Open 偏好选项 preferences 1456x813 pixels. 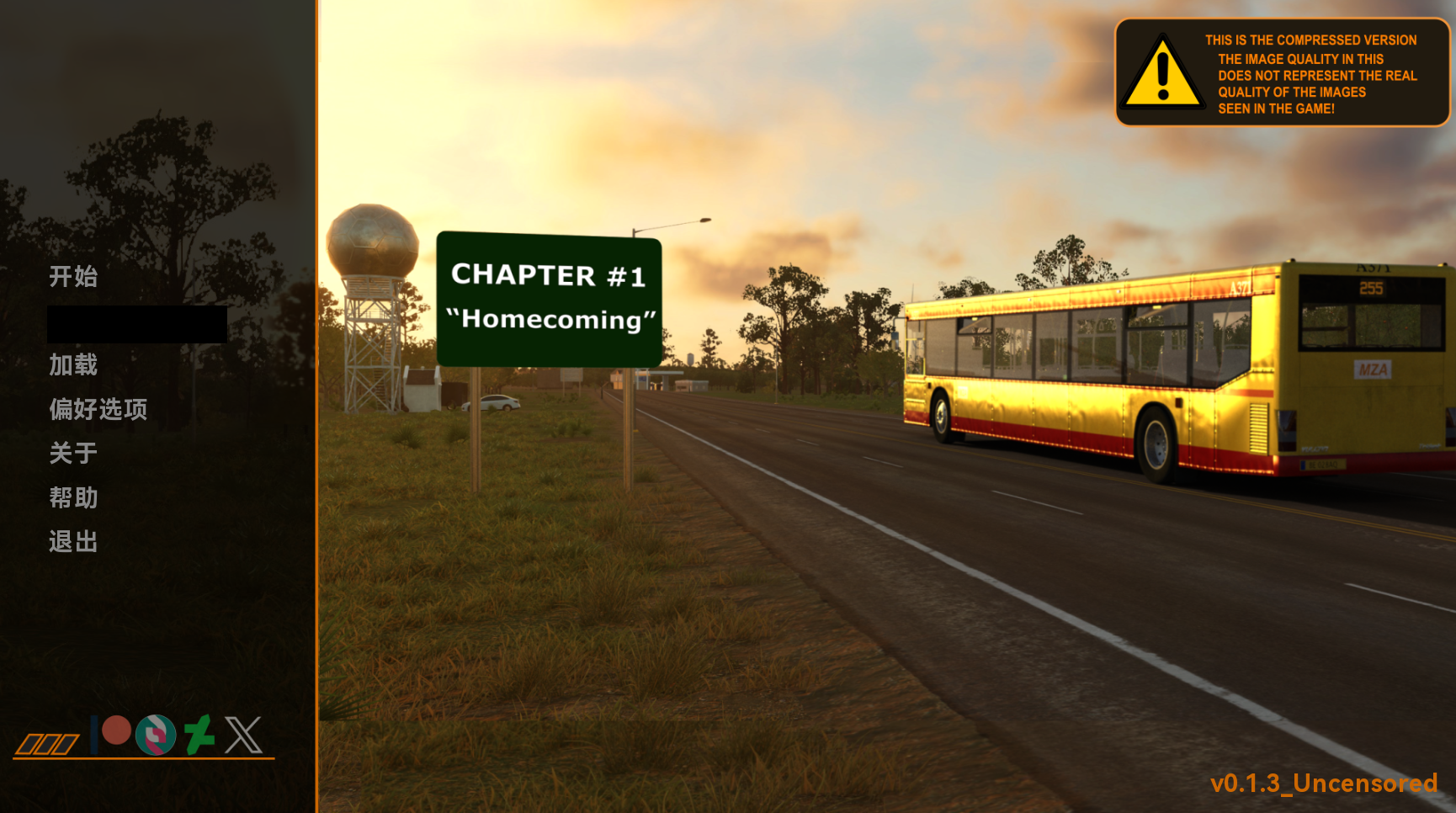coord(98,409)
